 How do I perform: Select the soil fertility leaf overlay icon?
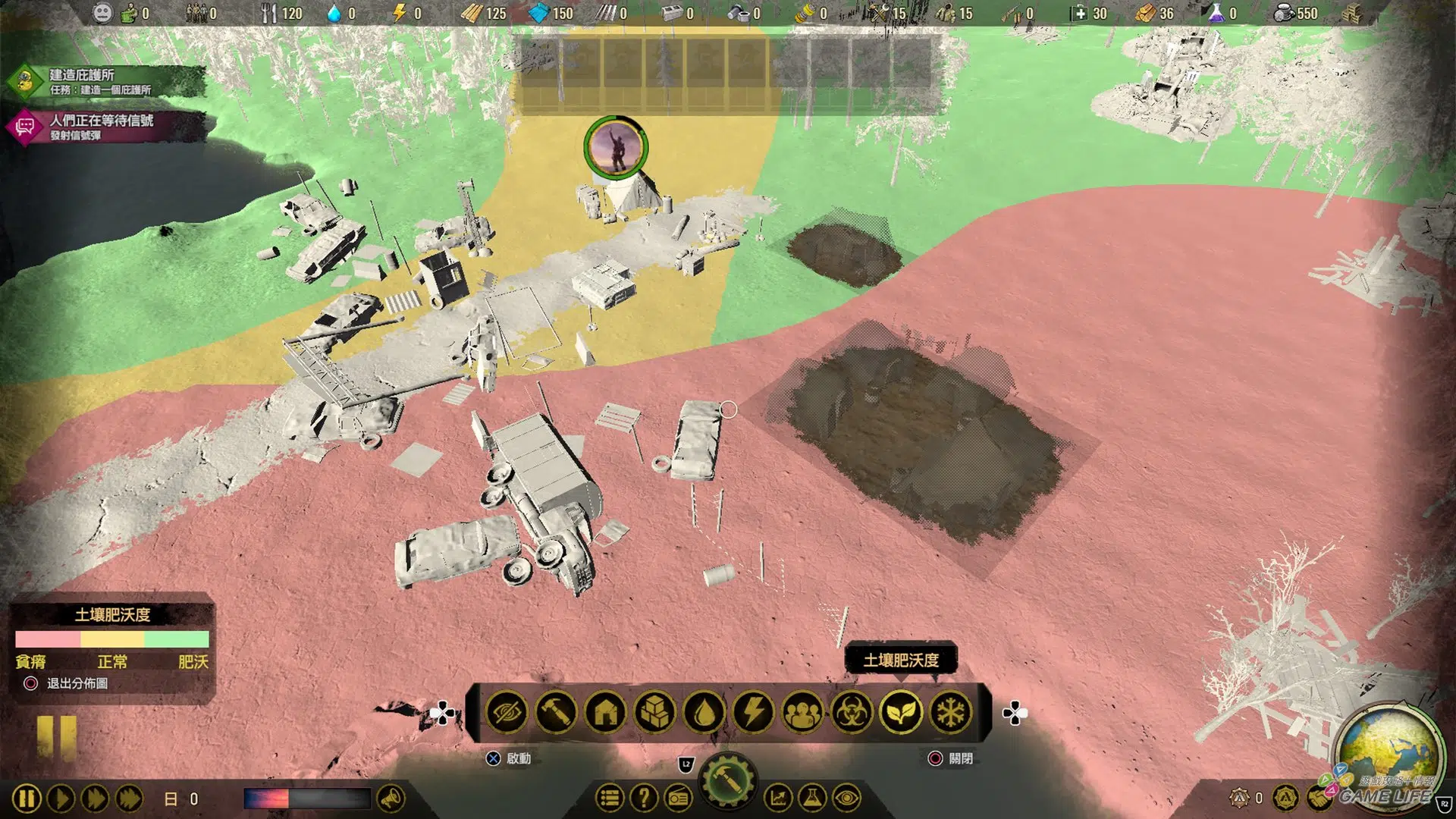(901, 713)
